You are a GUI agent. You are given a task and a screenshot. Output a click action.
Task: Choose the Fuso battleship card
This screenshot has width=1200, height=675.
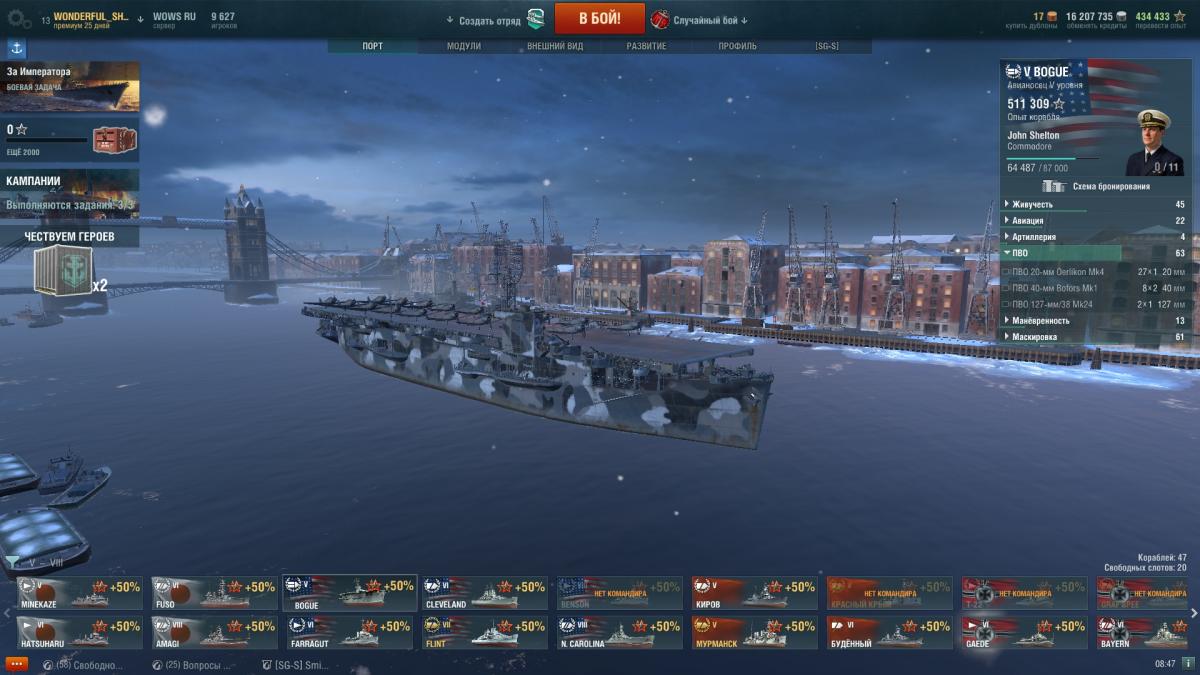point(214,593)
